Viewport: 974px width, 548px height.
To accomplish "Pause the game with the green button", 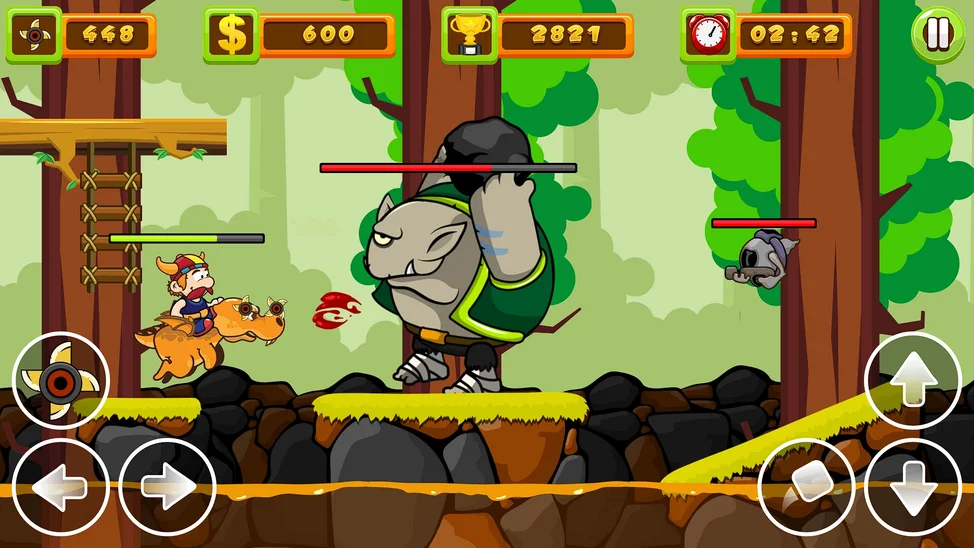I will coord(937,35).
